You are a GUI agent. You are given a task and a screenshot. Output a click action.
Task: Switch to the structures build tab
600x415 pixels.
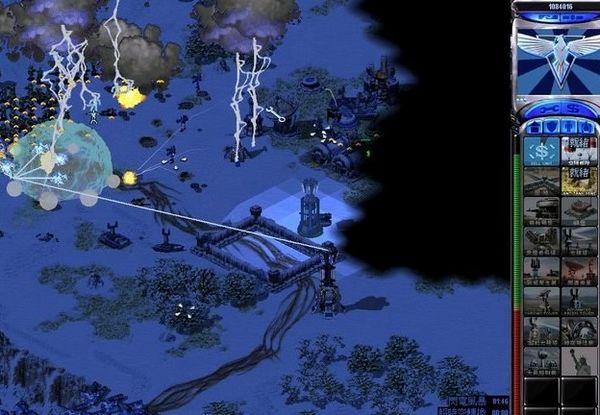click(532, 127)
